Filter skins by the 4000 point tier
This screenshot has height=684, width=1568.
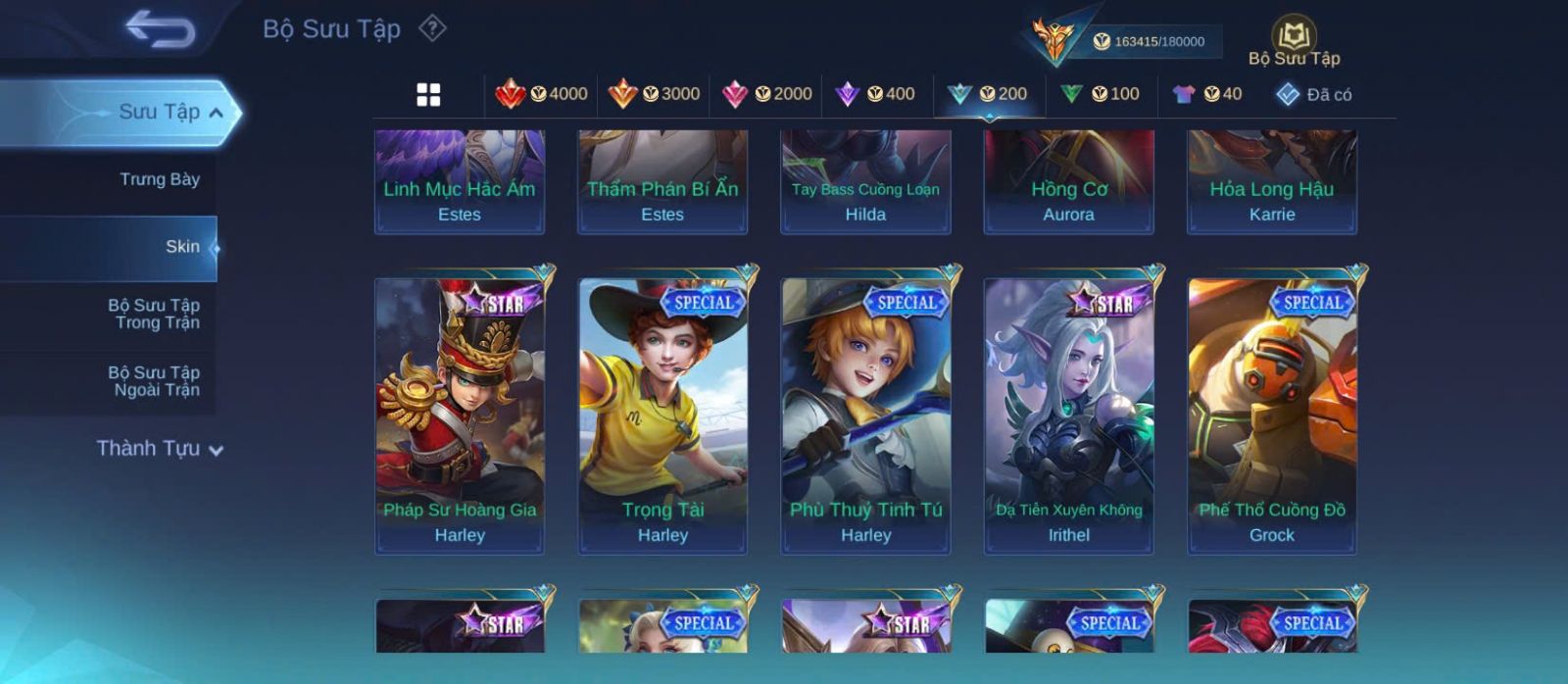click(x=541, y=94)
